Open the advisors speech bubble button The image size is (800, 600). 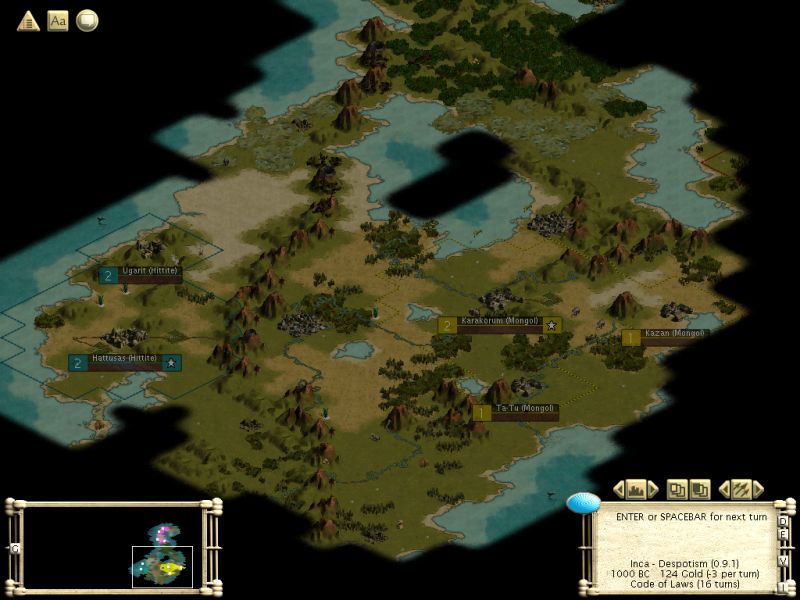click(x=87, y=20)
